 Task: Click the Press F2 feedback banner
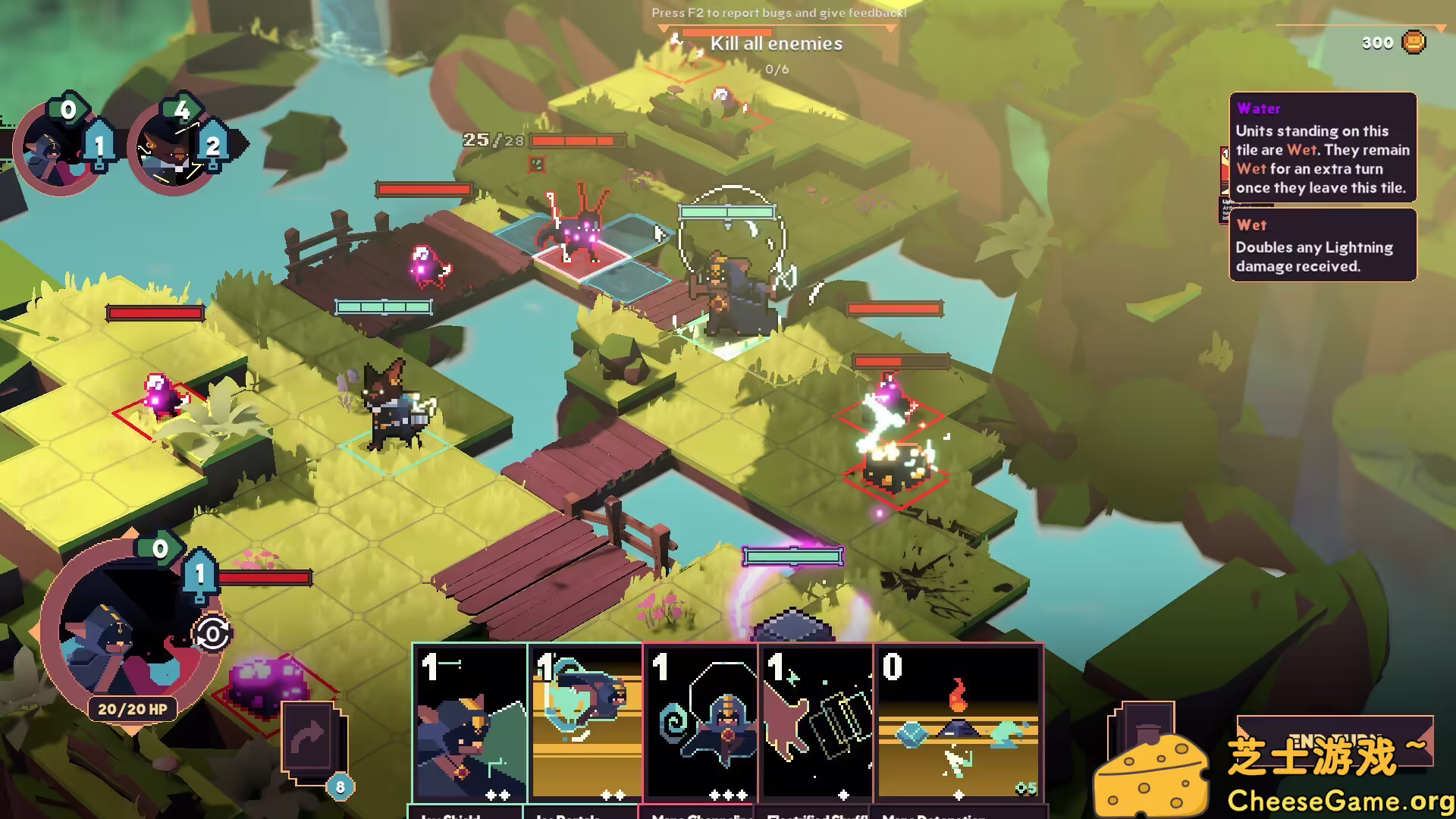click(x=777, y=13)
